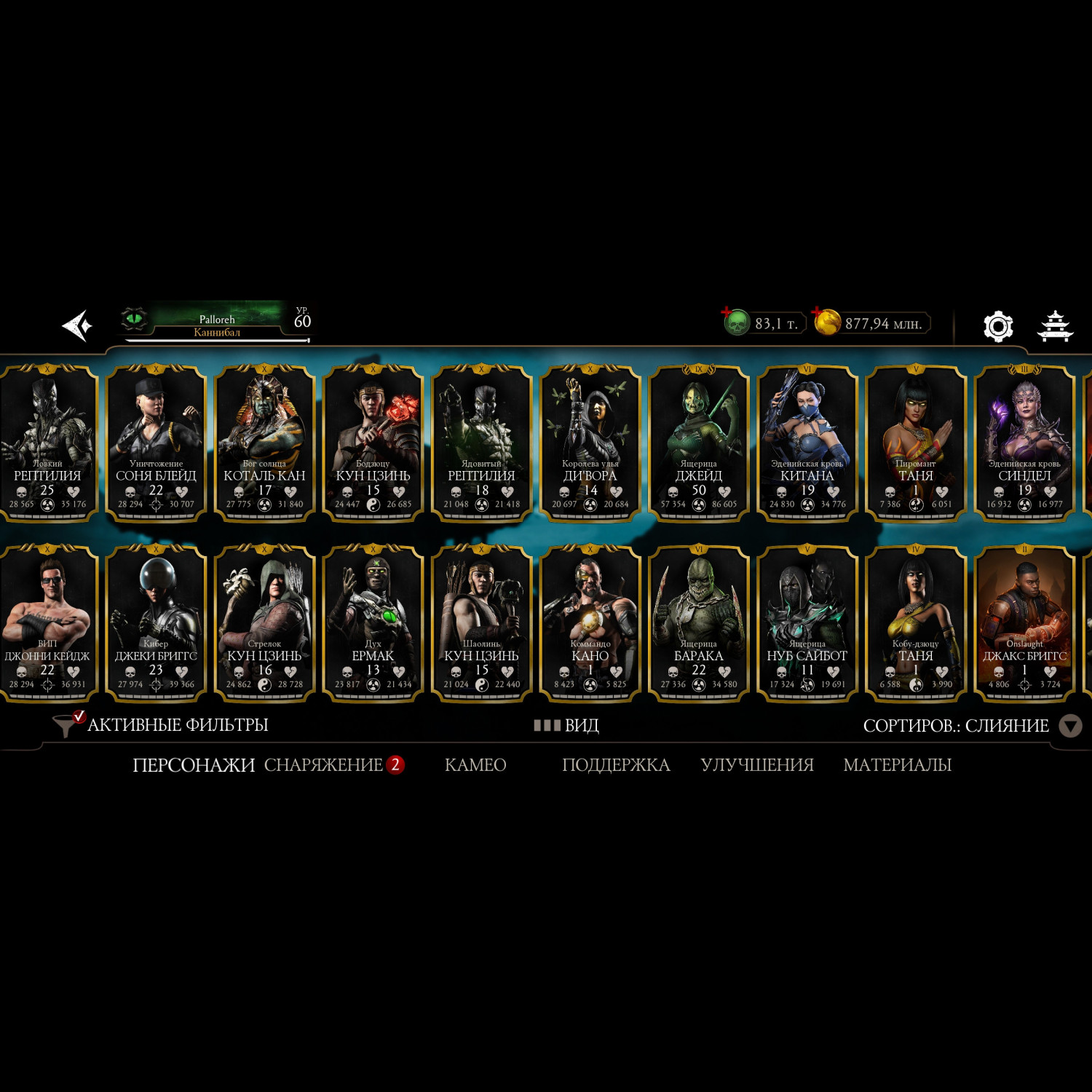Pick the Барака character card
The image size is (1092, 1092).
[698, 623]
